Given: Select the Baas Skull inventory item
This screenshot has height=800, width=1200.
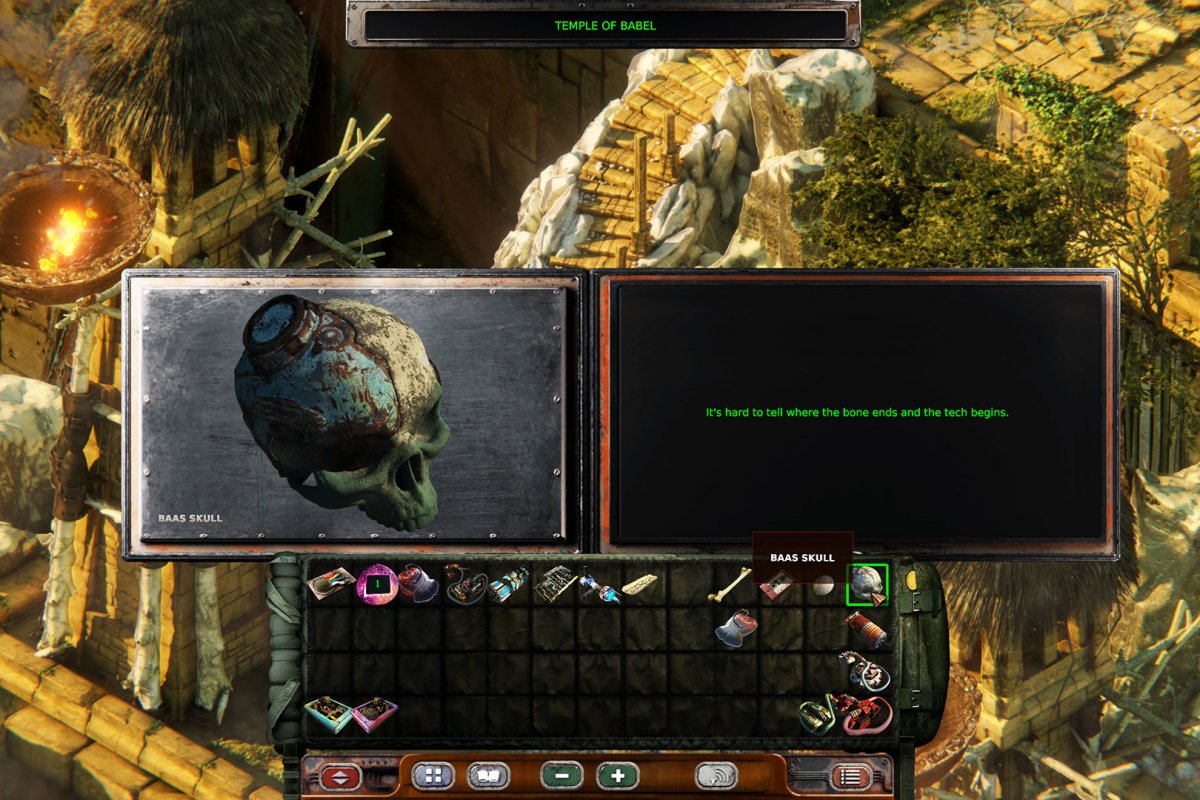Looking at the screenshot, I should [866, 584].
